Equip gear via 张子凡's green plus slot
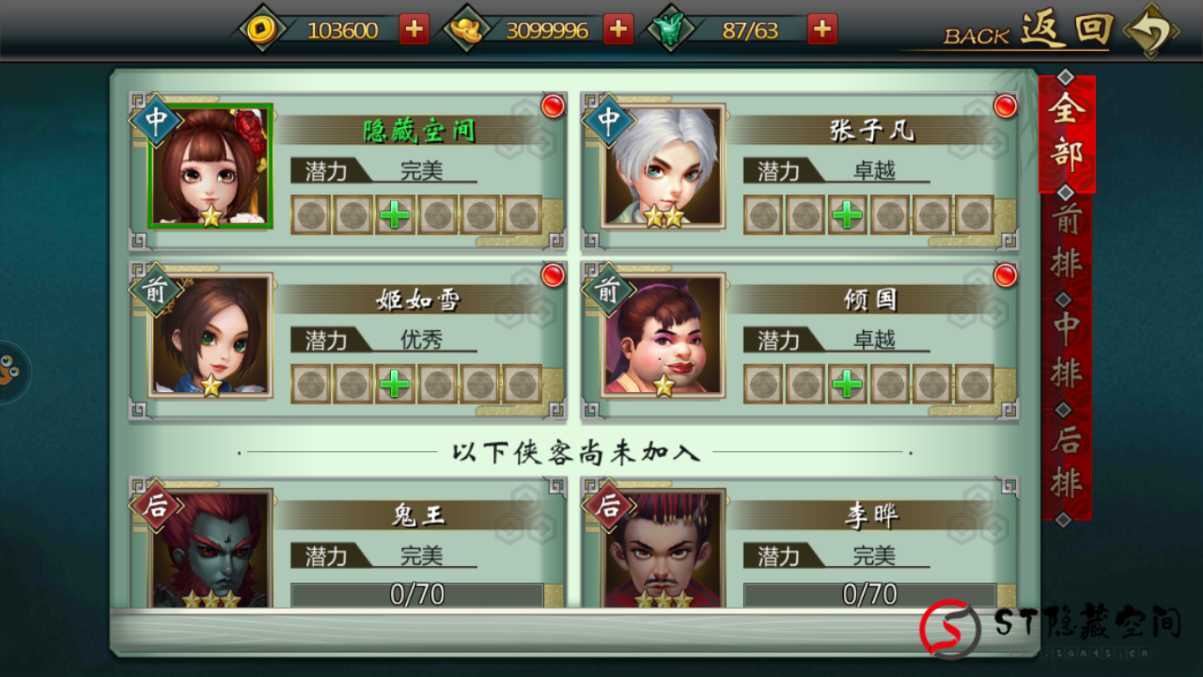The height and width of the screenshot is (677, 1203). tap(848, 215)
